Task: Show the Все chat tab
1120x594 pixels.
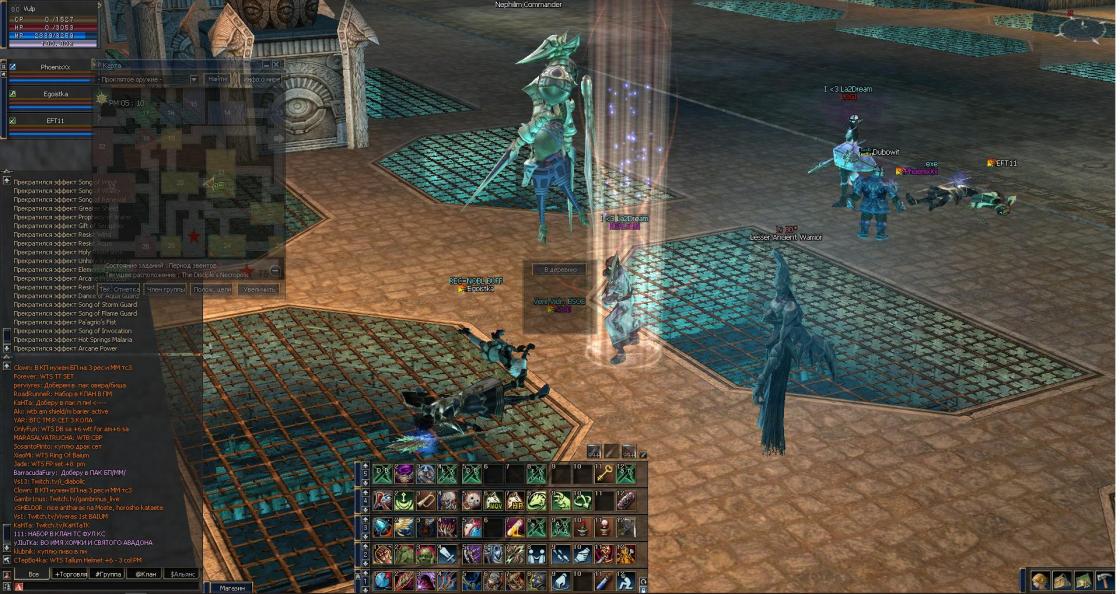Action: point(33,575)
